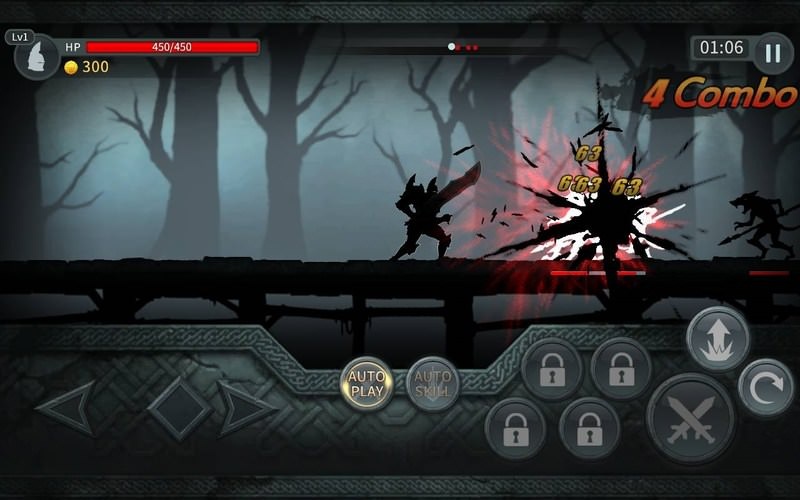800x500 pixels.
Task: Tap the move right arrow
Action: [246, 409]
